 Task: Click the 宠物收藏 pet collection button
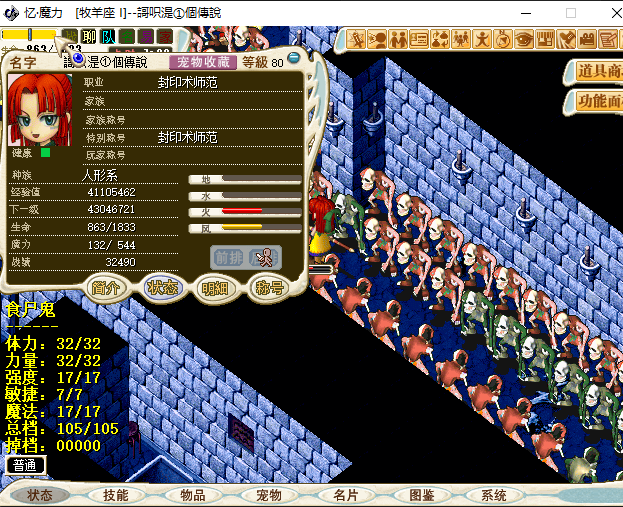pyautogui.click(x=202, y=62)
